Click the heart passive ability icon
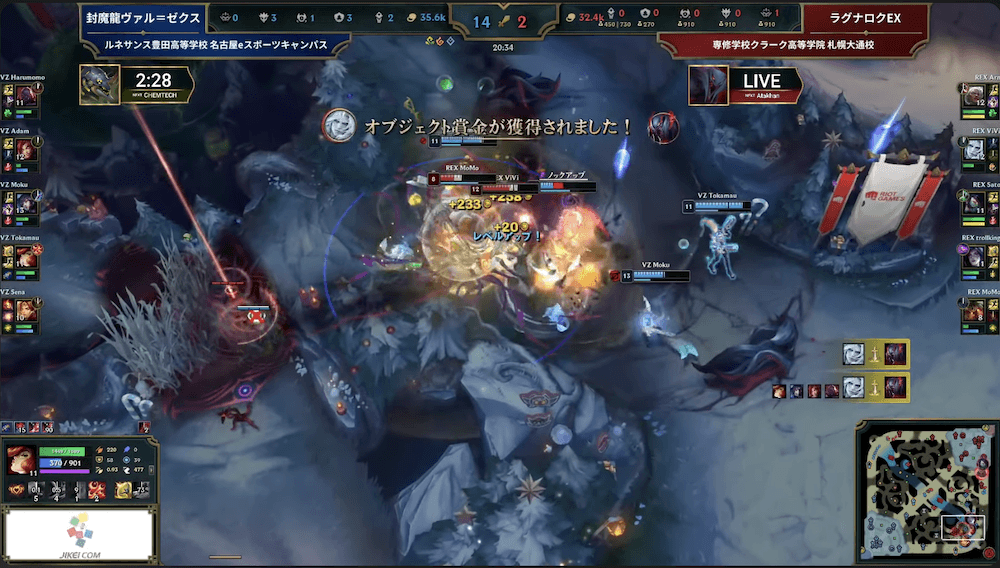The image size is (1000, 568). (x=16, y=490)
